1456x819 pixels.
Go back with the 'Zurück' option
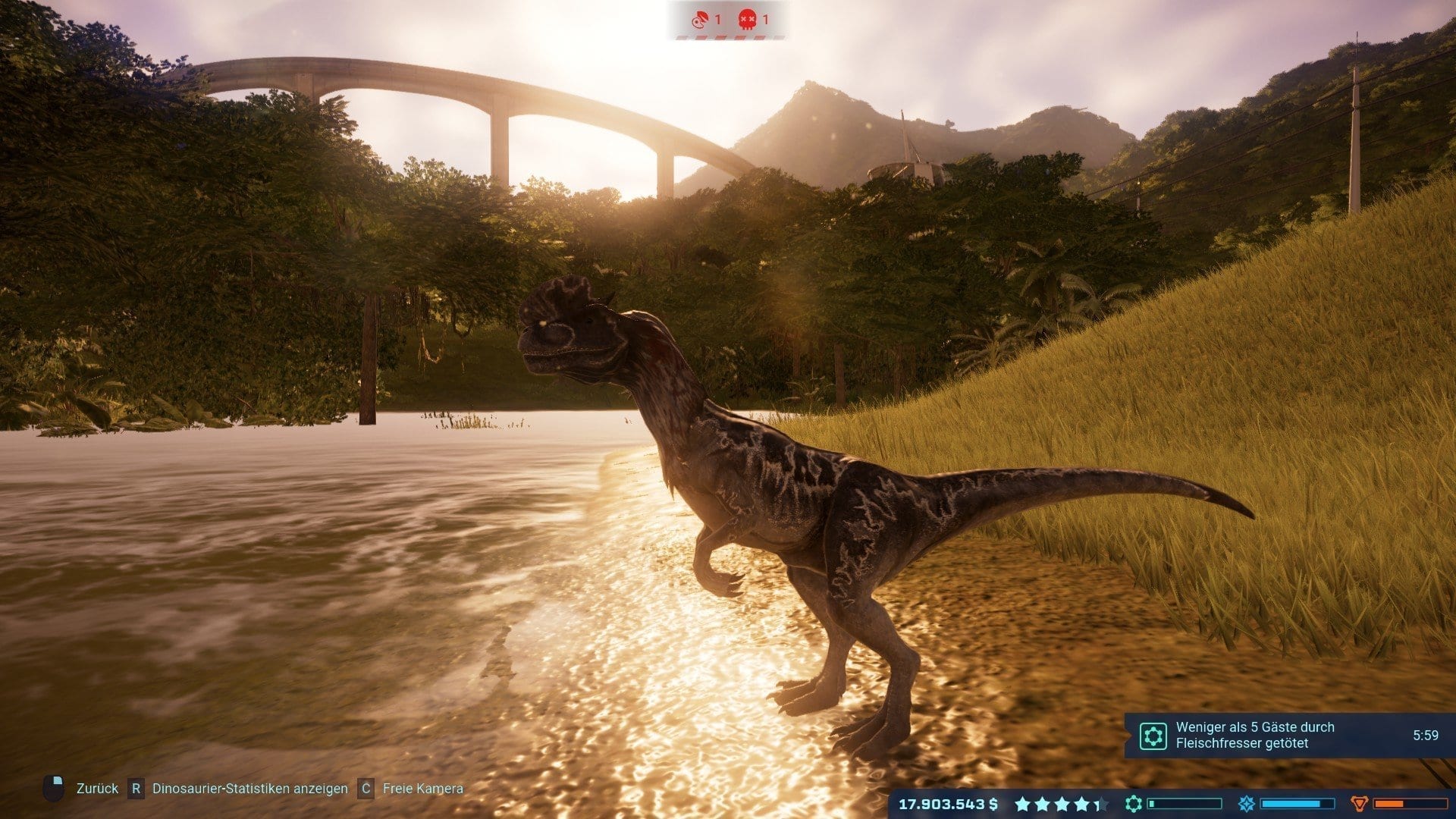pyautogui.click(x=97, y=789)
